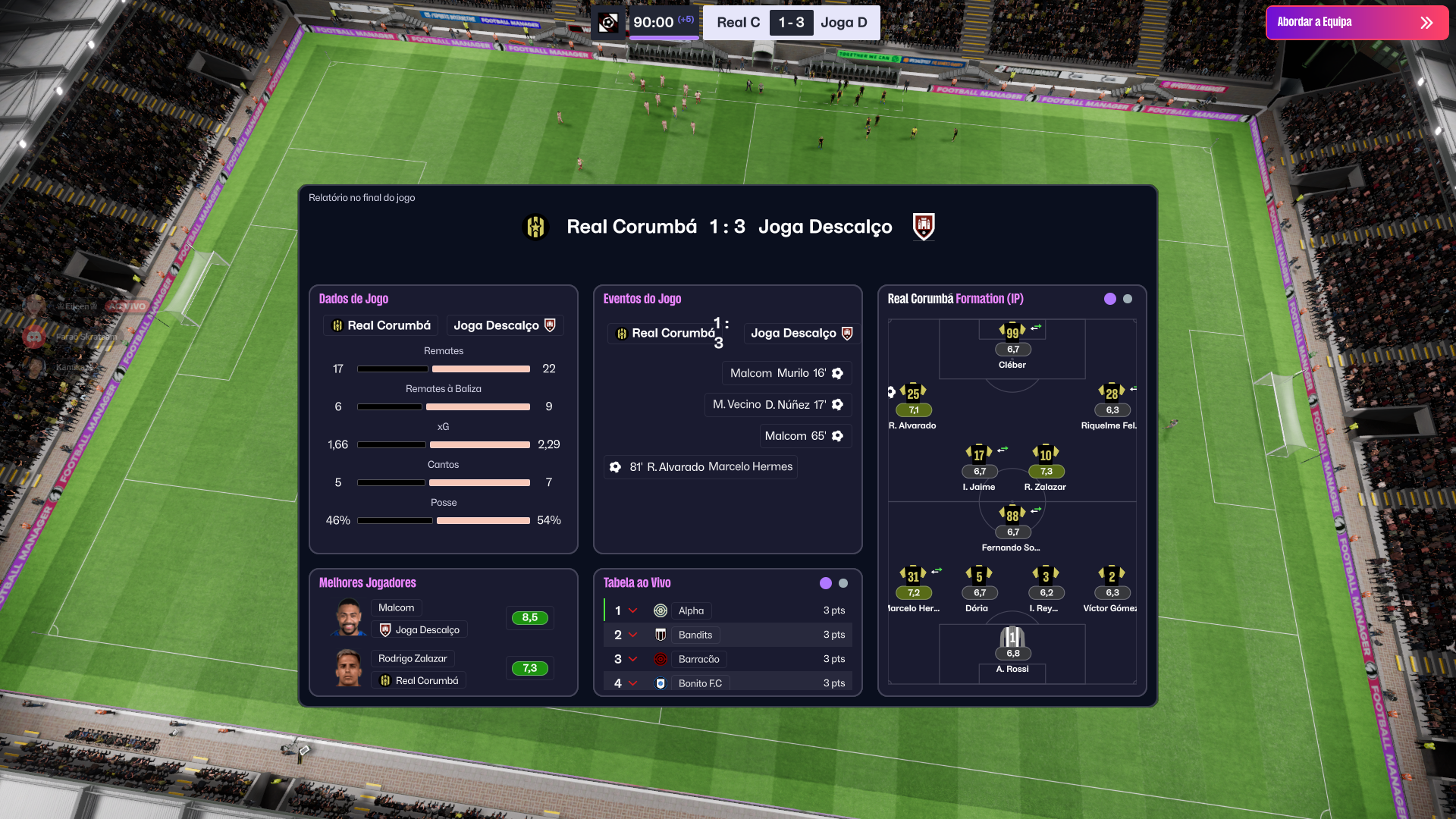
Task: Select Malcom in Melhores Jogadores
Action: [x=397, y=607]
